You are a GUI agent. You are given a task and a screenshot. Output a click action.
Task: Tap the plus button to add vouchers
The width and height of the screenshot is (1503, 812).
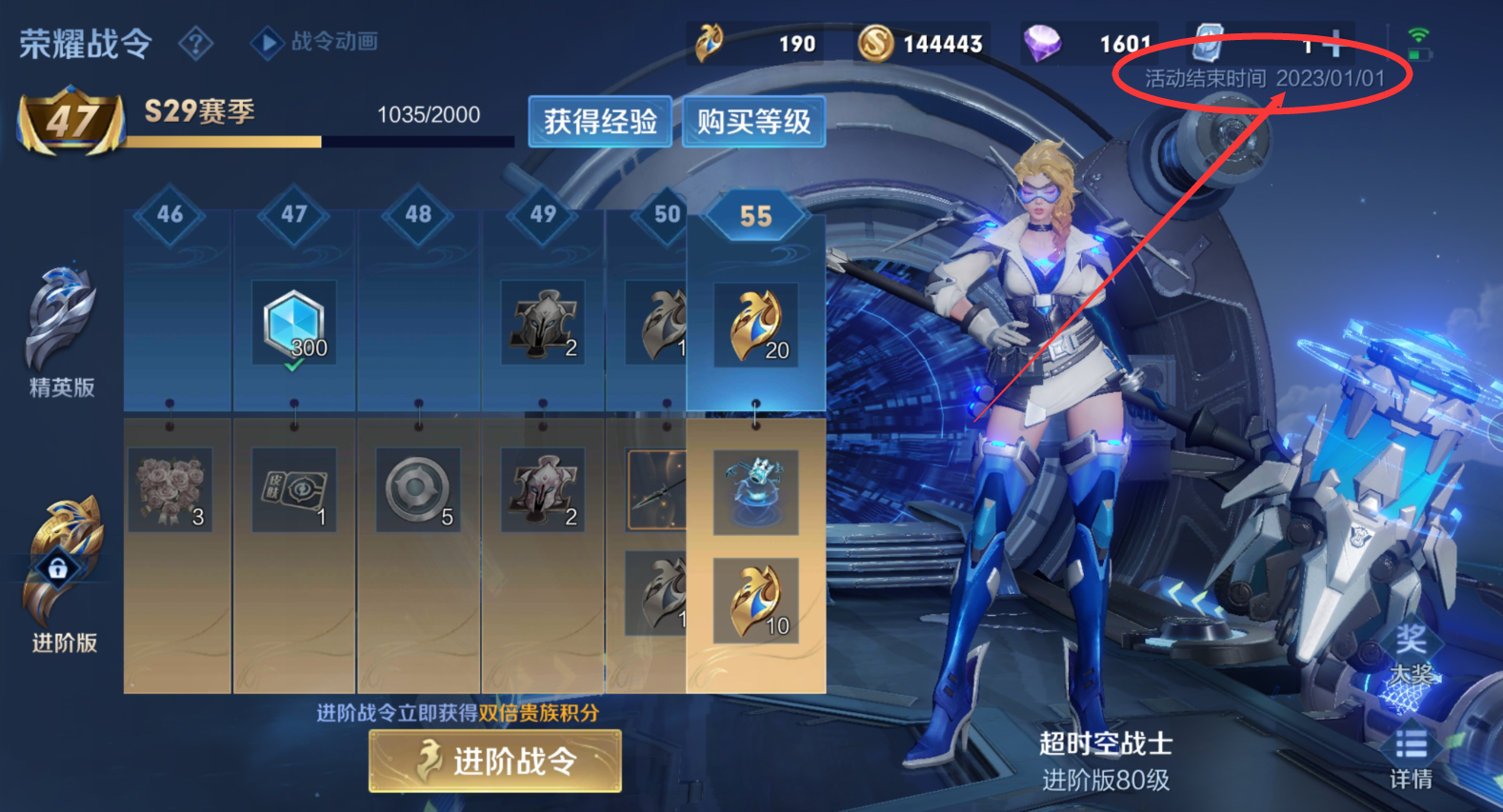1333,43
